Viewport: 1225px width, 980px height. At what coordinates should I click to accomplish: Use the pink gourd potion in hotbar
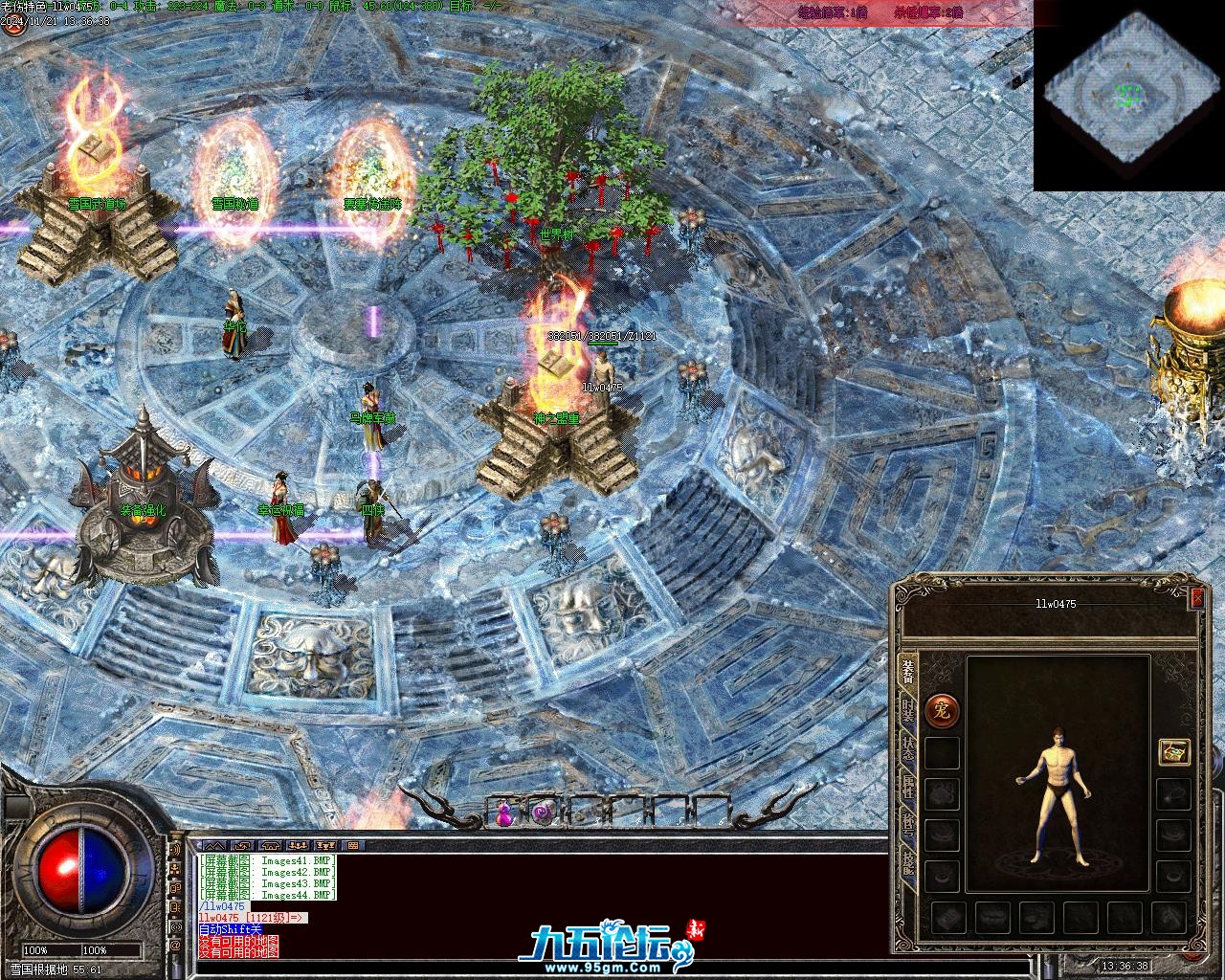pyautogui.click(x=504, y=813)
